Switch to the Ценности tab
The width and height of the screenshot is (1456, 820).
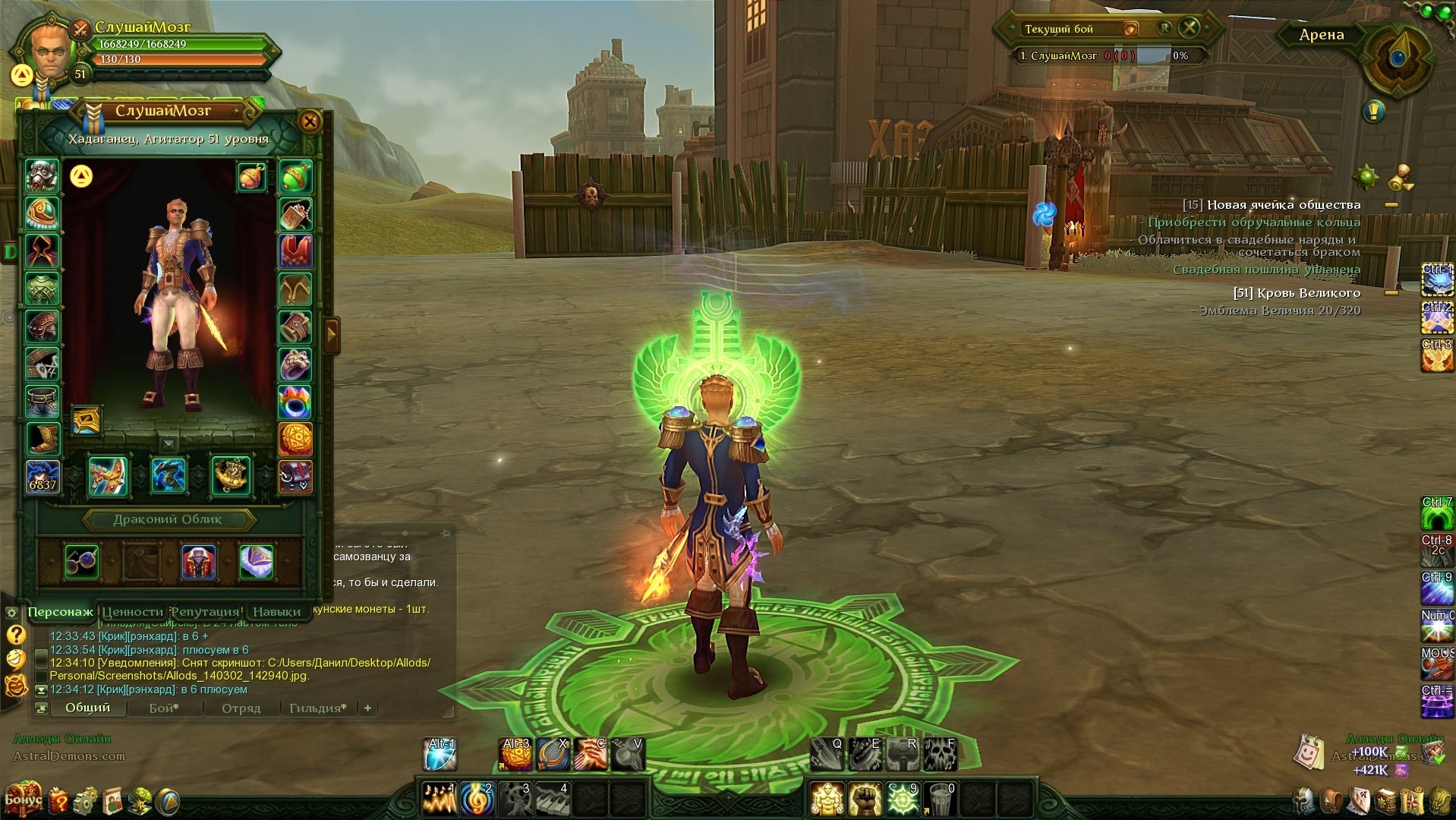point(133,611)
